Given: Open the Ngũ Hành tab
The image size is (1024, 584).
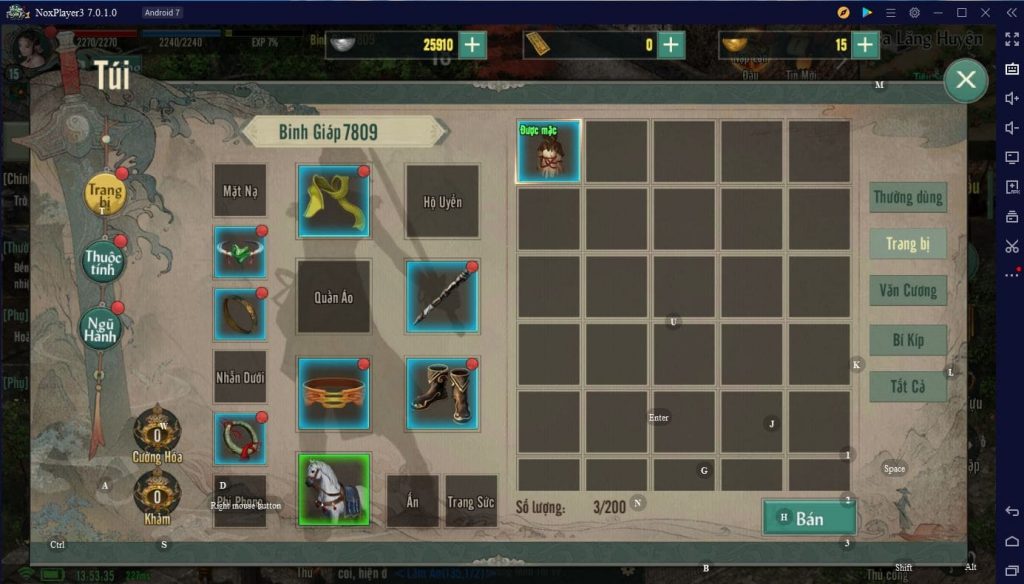Looking at the screenshot, I should pos(100,326).
